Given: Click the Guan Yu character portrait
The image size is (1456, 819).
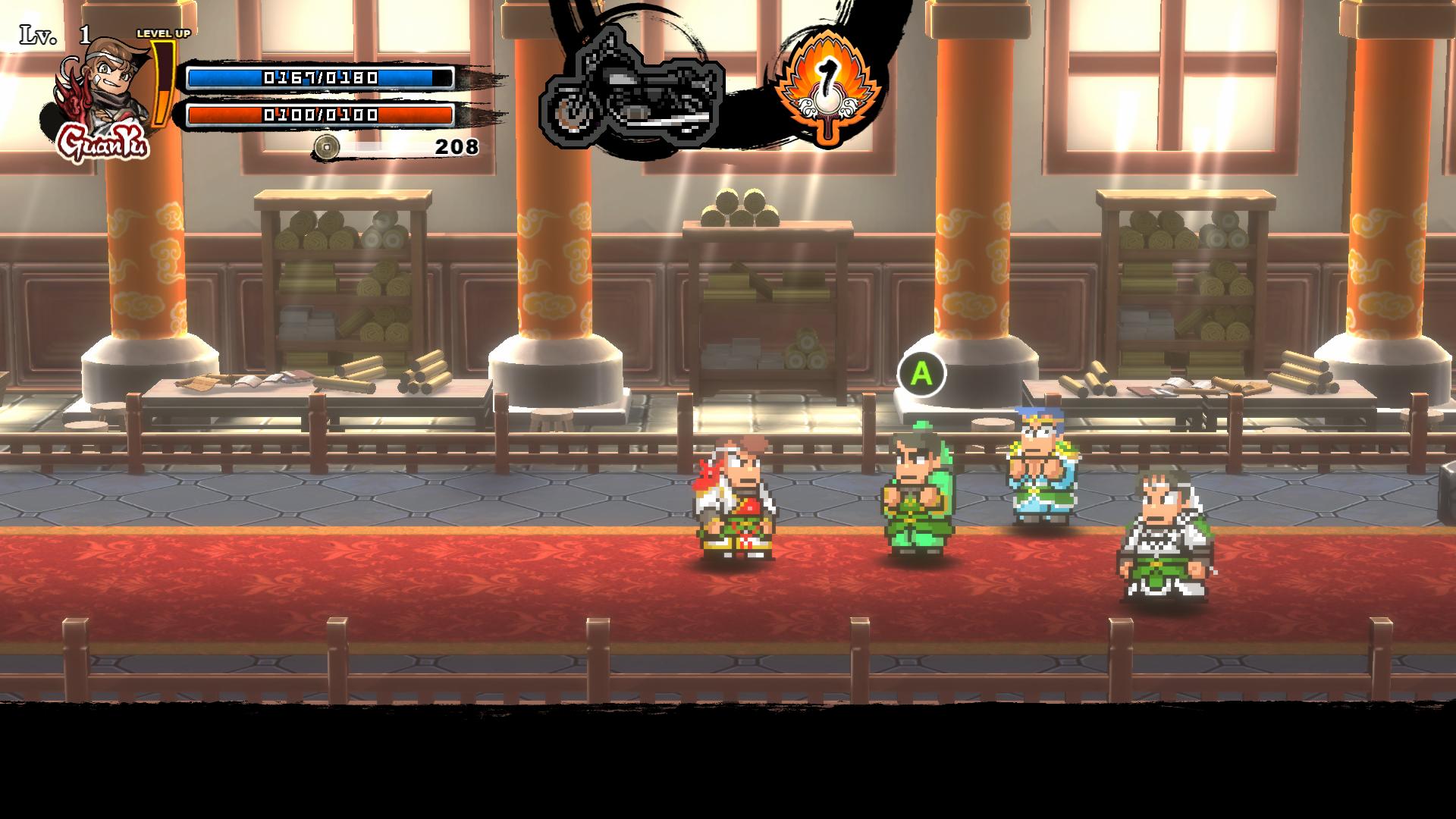Looking at the screenshot, I should 105,89.
